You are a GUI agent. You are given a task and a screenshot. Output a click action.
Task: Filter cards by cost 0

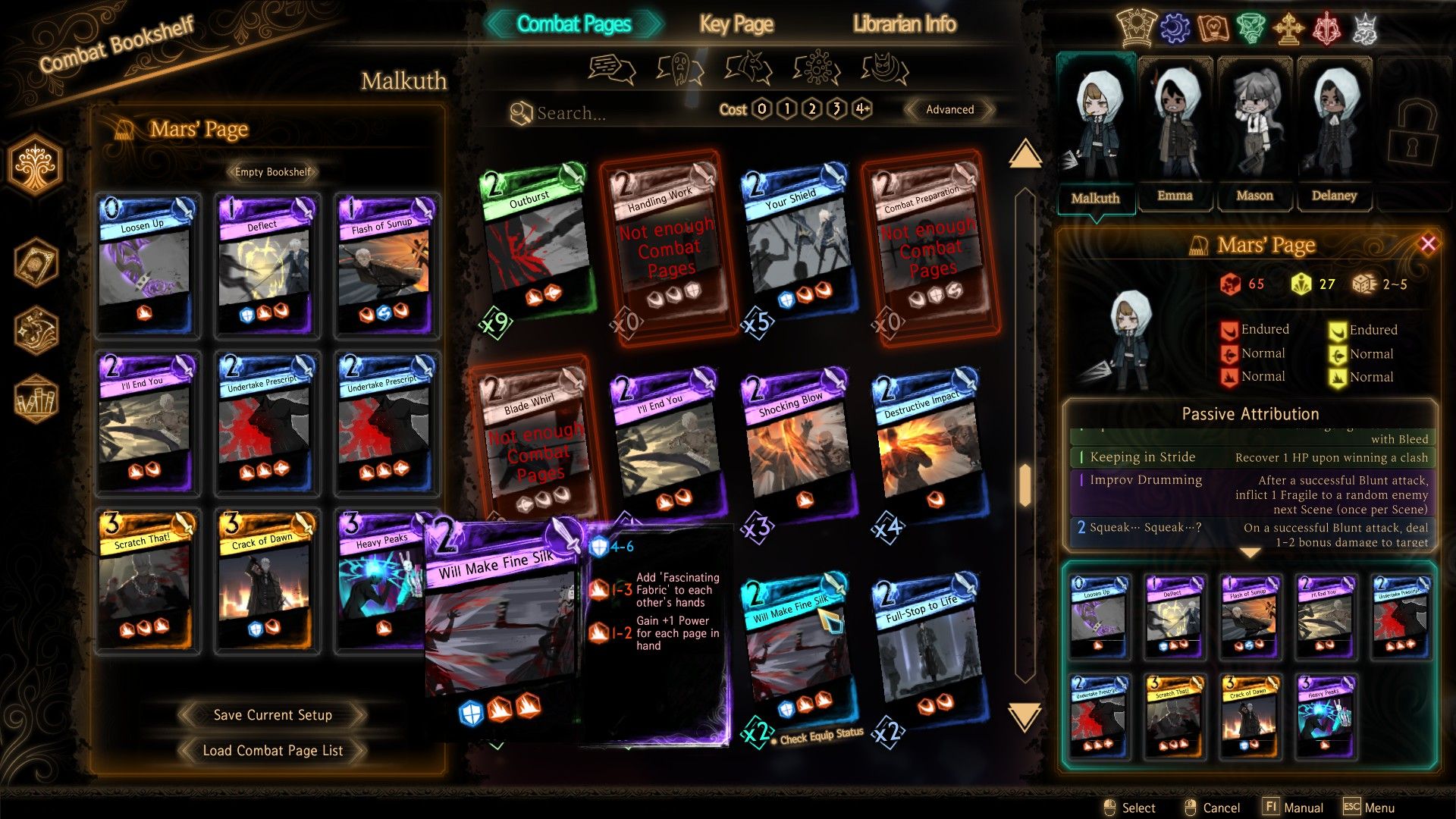click(762, 109)
